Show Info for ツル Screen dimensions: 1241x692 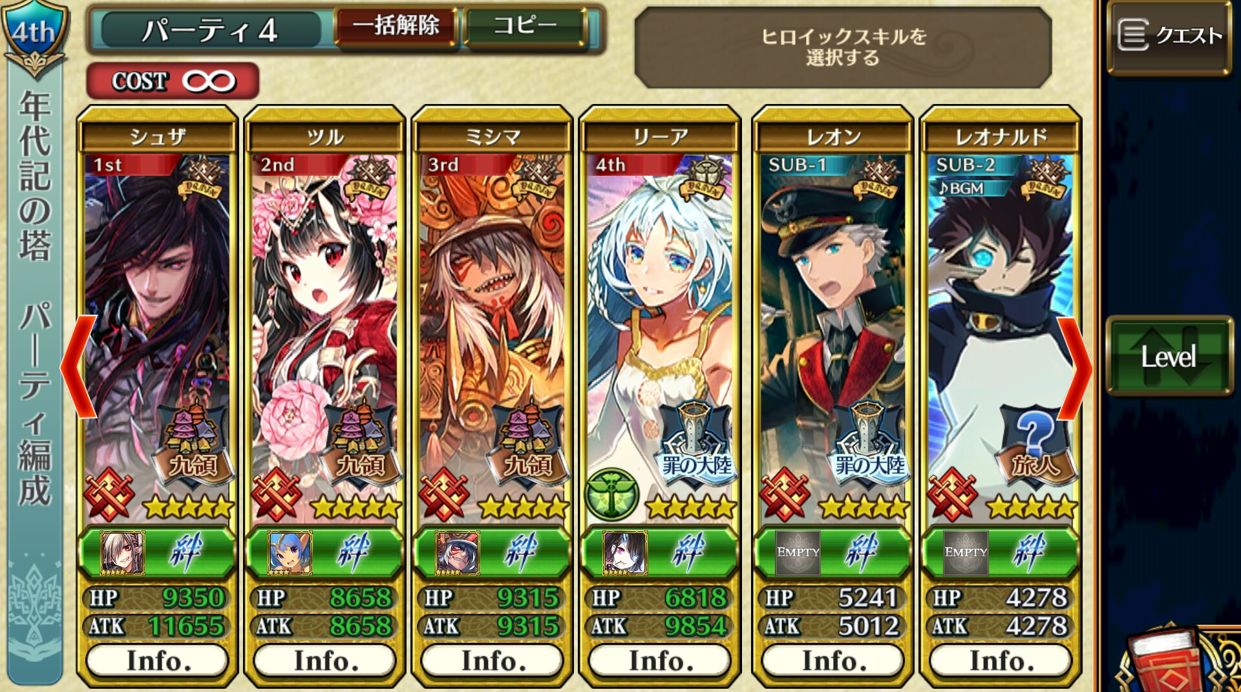click(325, 661)
